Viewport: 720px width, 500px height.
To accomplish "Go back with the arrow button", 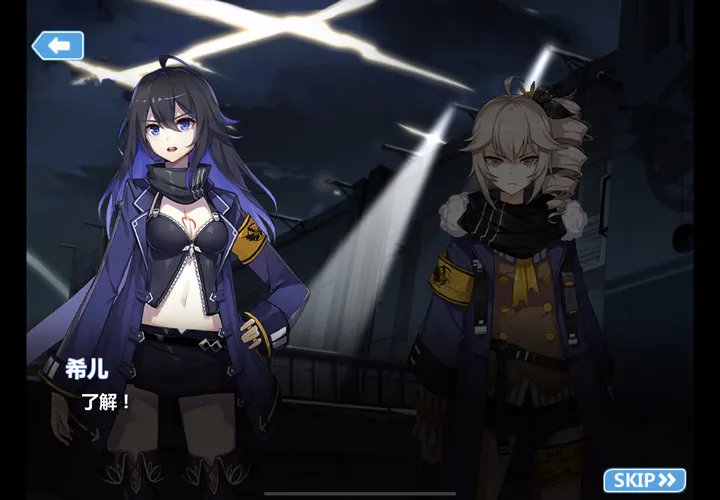I will (57, 45).
